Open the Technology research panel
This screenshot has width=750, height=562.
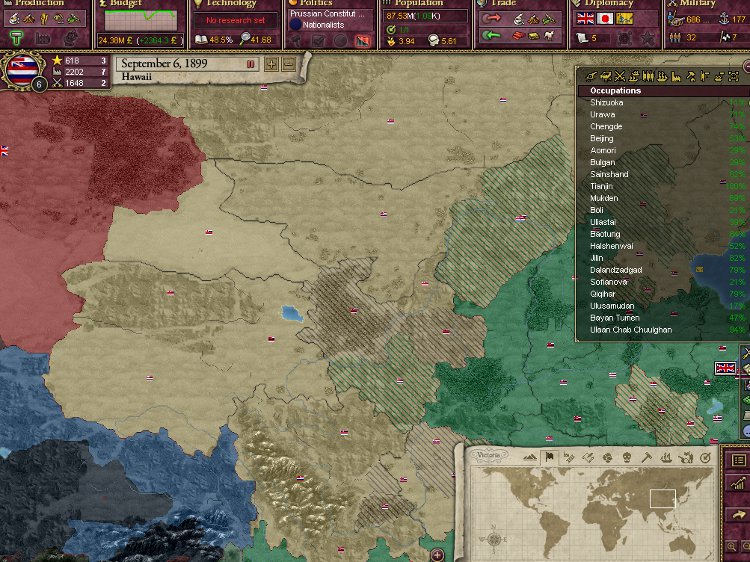pyautogui.click(x=230, y=4)
